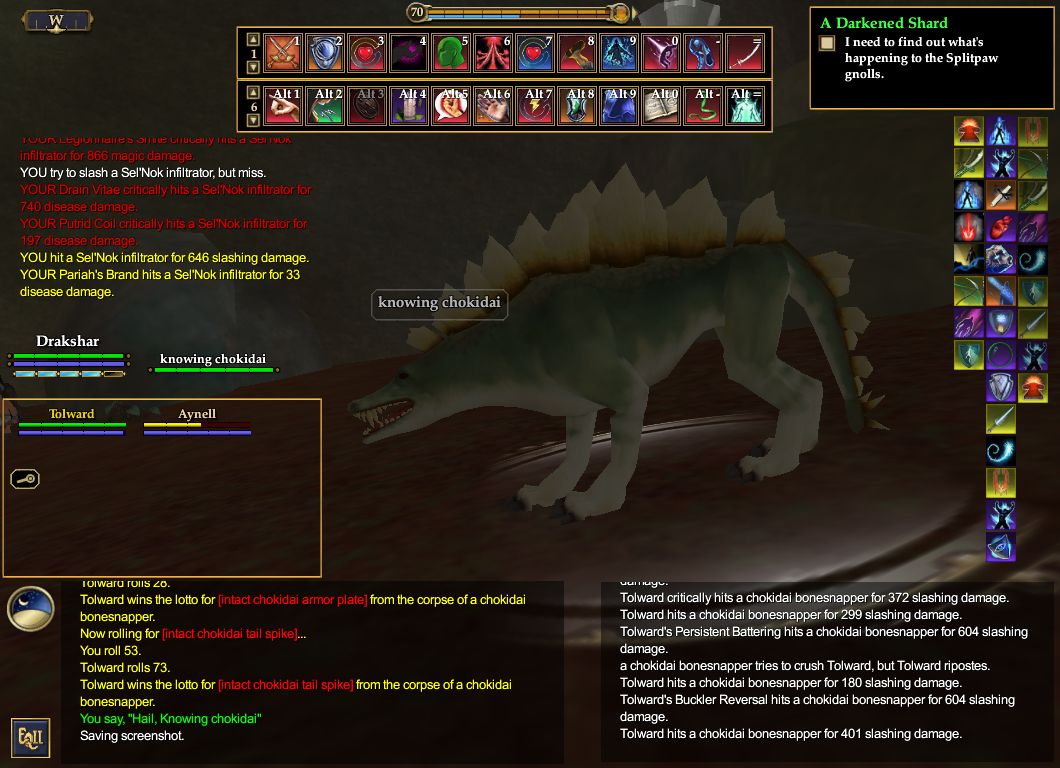This screenshot has width=1060, height=768.
Task: Open the book item on Alt 0
Action: 661,106
